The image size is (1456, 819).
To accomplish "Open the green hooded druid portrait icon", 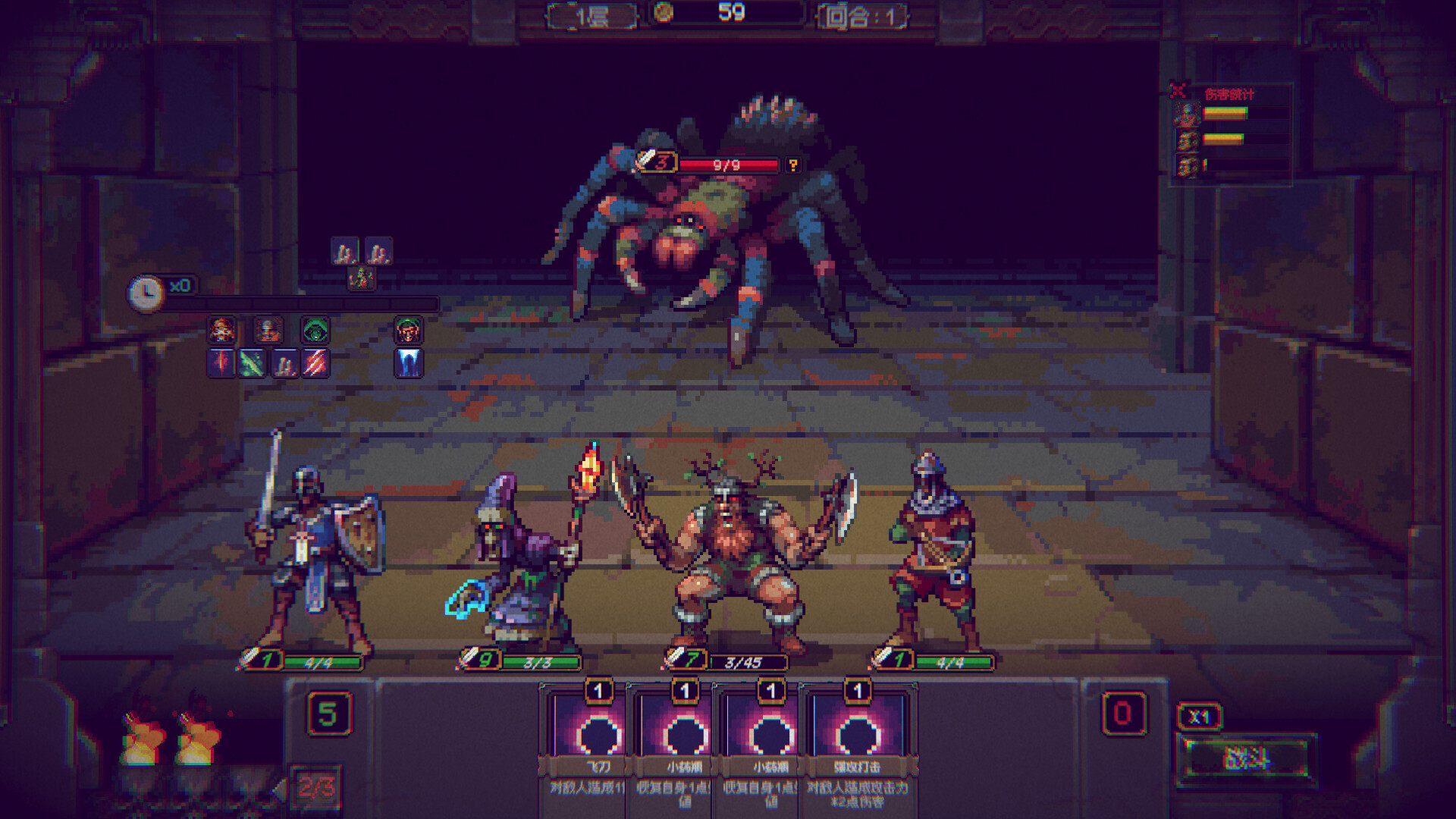I will tap(315, 331).
